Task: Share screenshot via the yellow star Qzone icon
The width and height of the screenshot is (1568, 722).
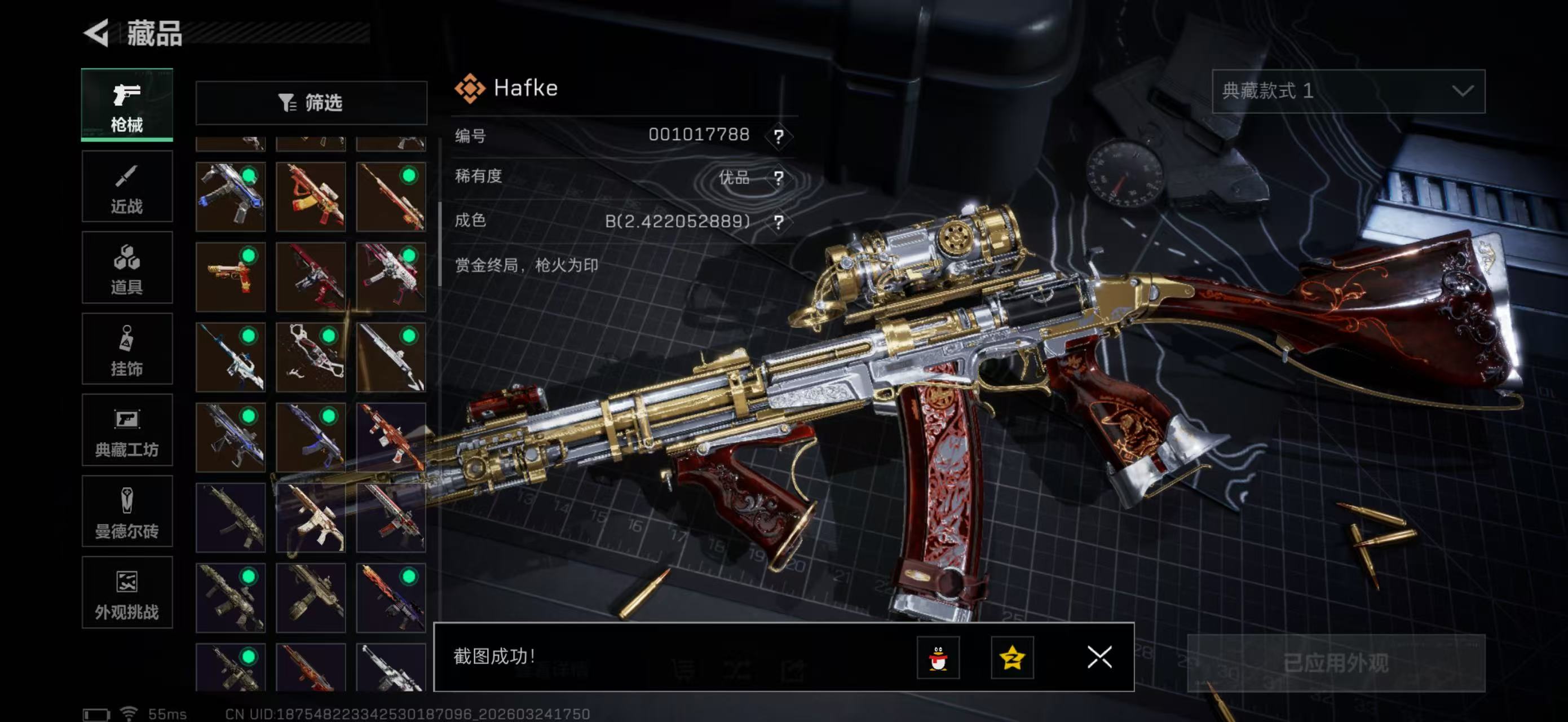Action: pos(1012,658)
